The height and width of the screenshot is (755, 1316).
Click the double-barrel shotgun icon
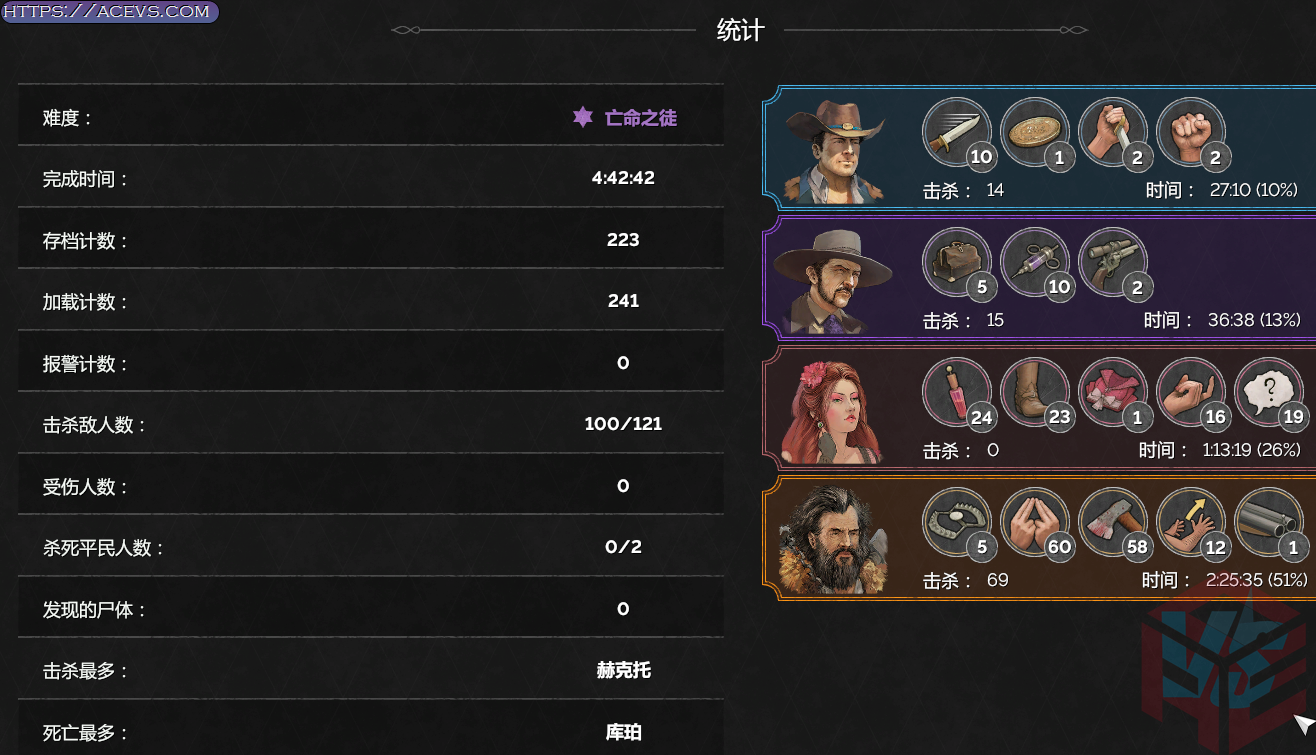pyautogui.click(x=1268, y=521)
